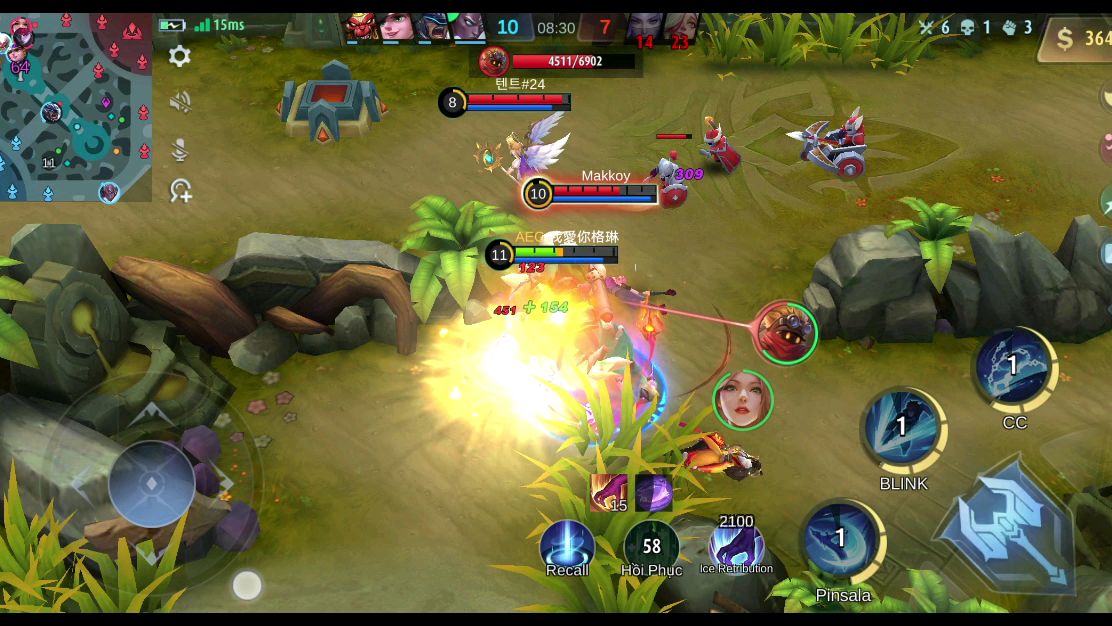Activate the BLINK skill
This screenshot has width=1112, height=626.
(903, 430)
